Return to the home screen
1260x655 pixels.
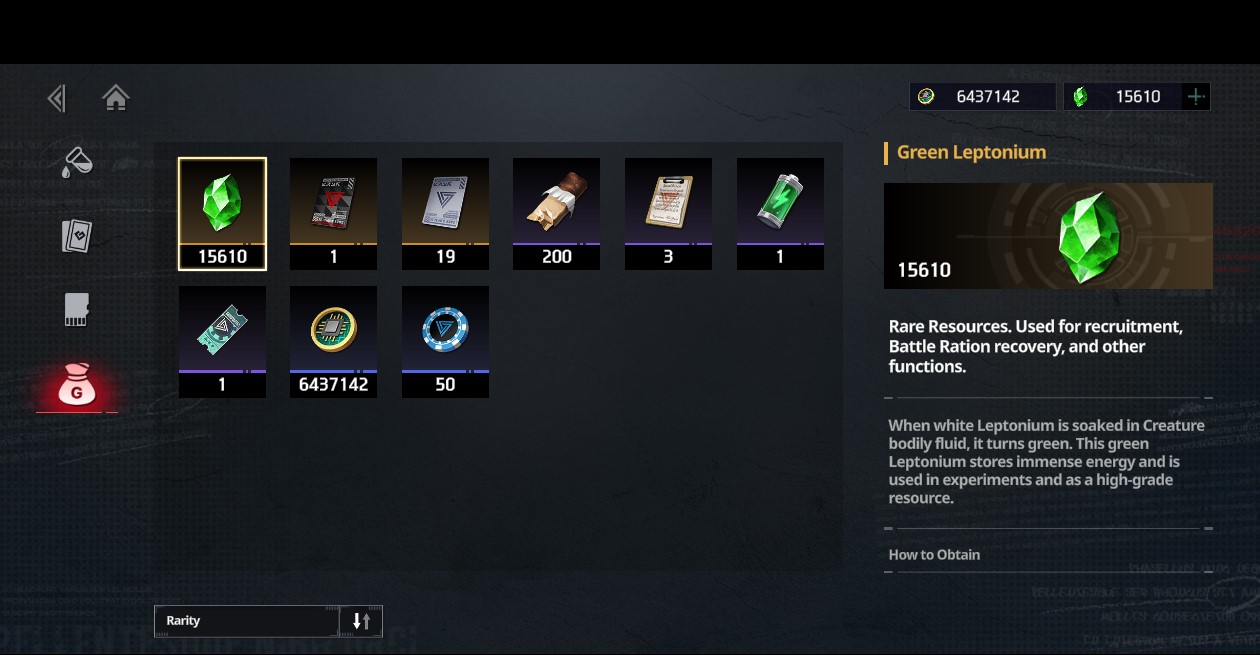click(x=116, y=98)
